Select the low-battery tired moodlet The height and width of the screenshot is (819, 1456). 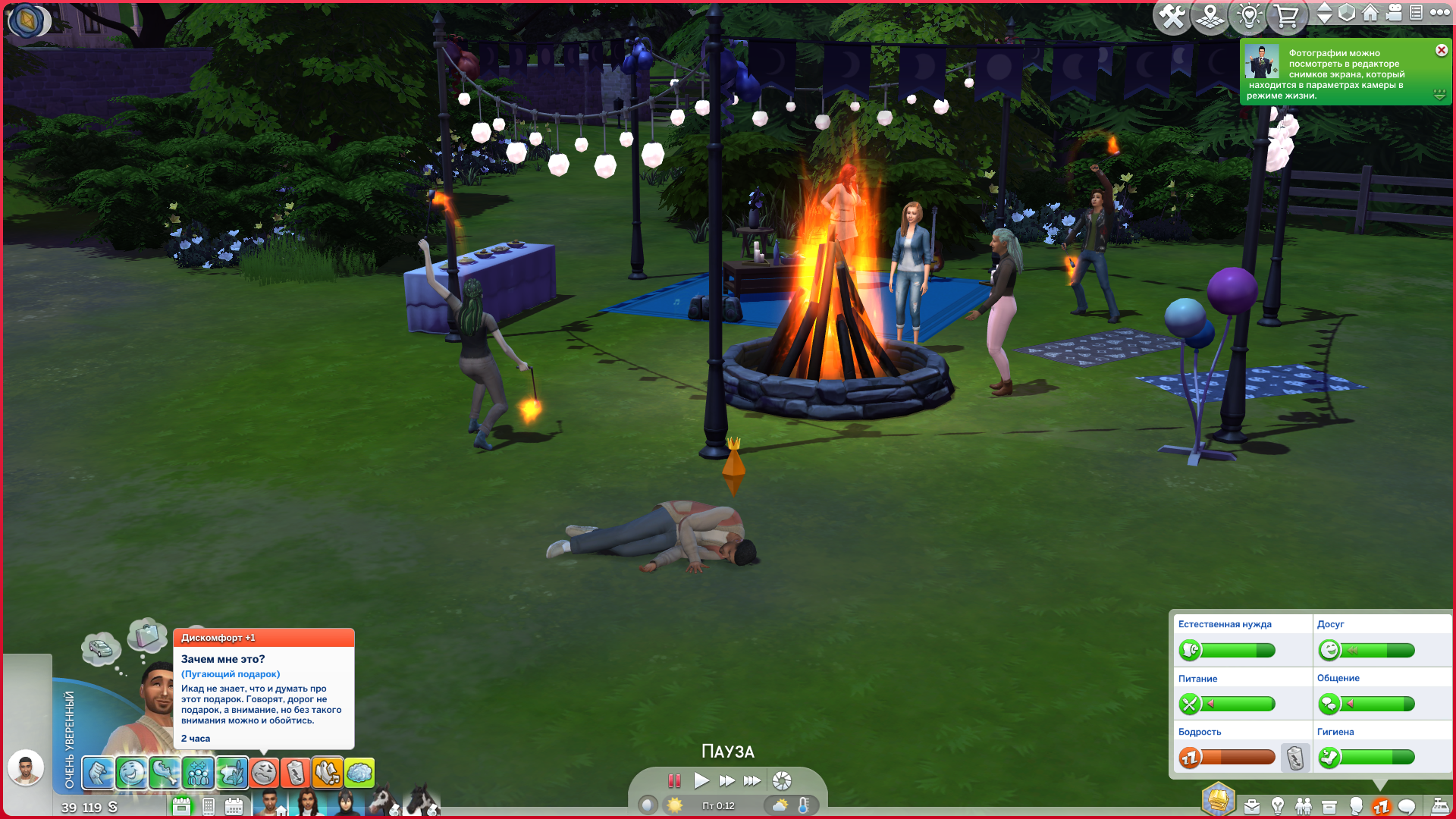(x=296, y=773)
